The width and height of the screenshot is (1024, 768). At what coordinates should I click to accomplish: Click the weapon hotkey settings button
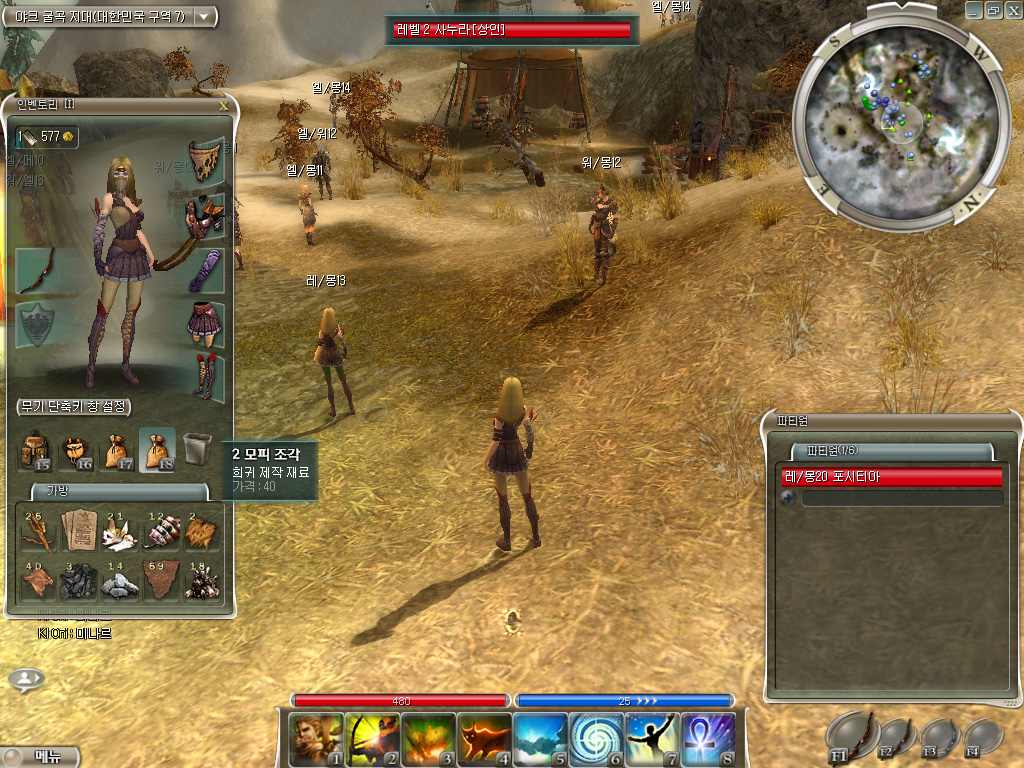[74, 407]
